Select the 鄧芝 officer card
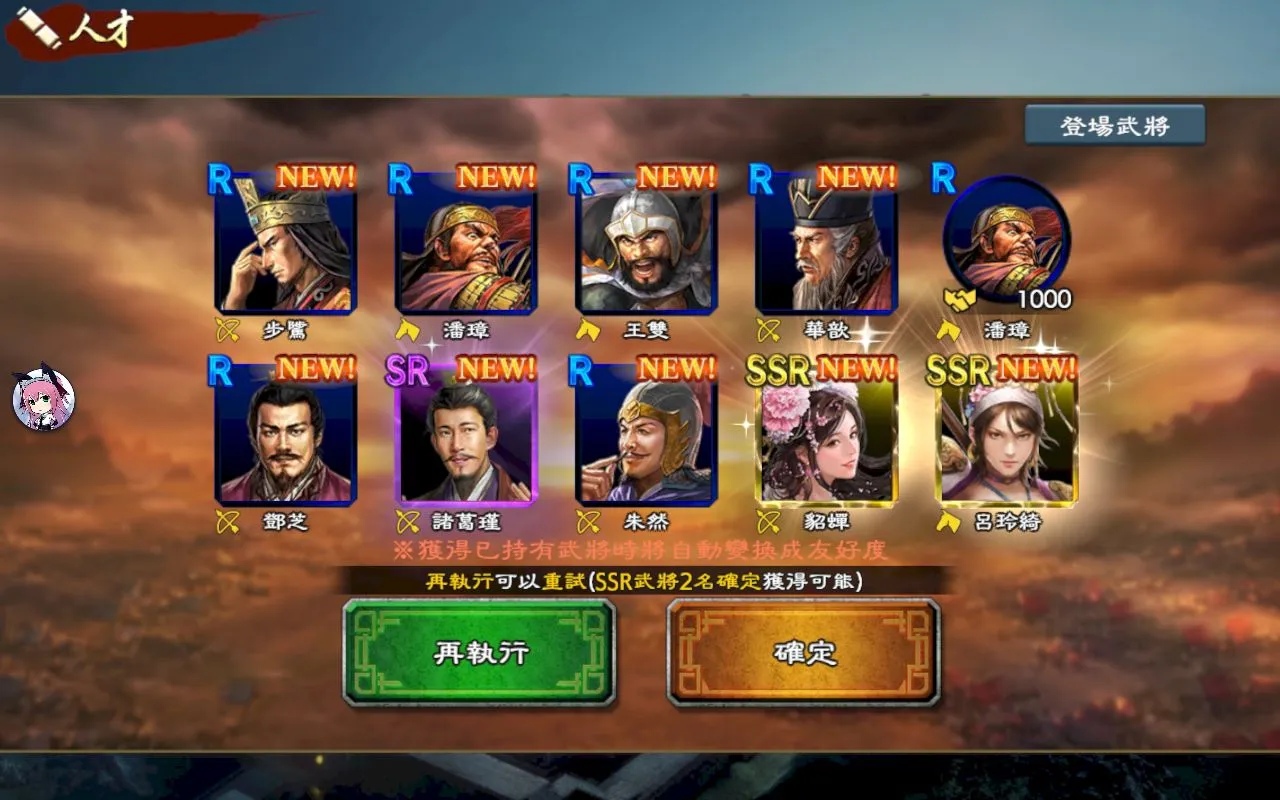Image resolution: width=1280 pixels, height=800 pixels. 285,437
